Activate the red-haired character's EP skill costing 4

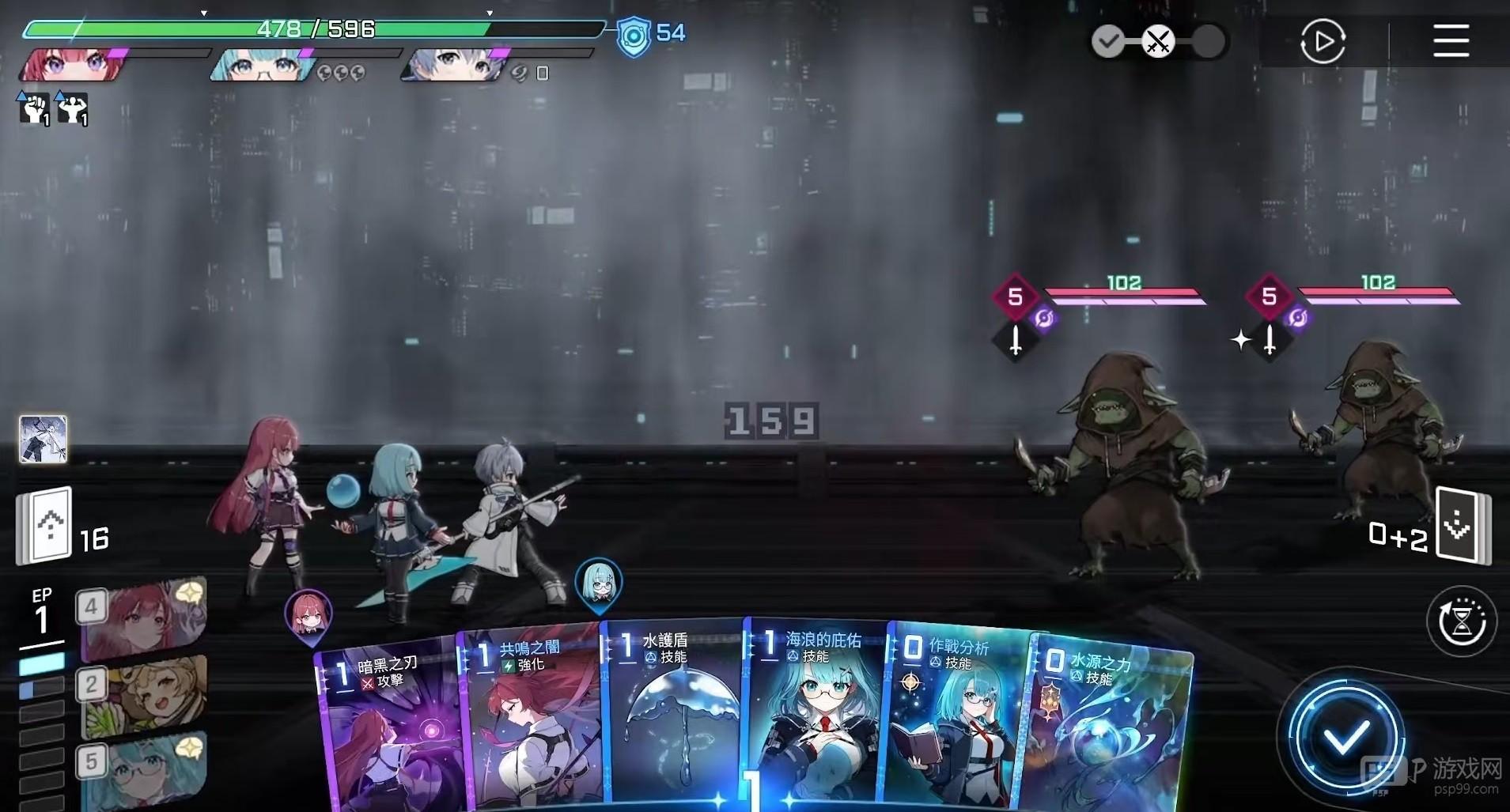(142, 617)
